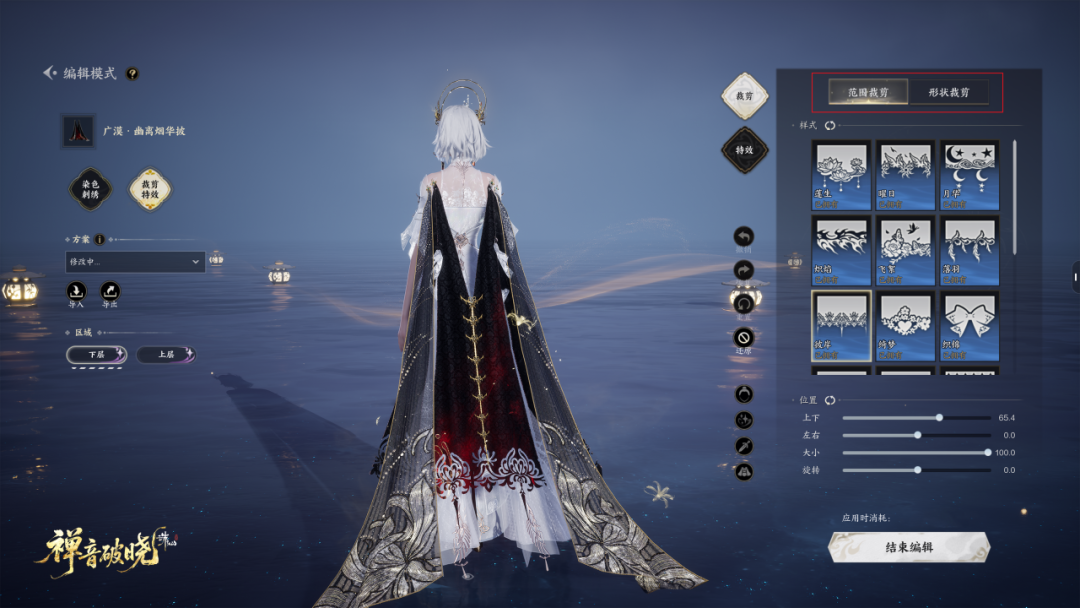This screenshot has width=1080, height=608.
Task: Select the 裁剪特效 diamond button
Action: pyautogui.click(x=150, y=189)
